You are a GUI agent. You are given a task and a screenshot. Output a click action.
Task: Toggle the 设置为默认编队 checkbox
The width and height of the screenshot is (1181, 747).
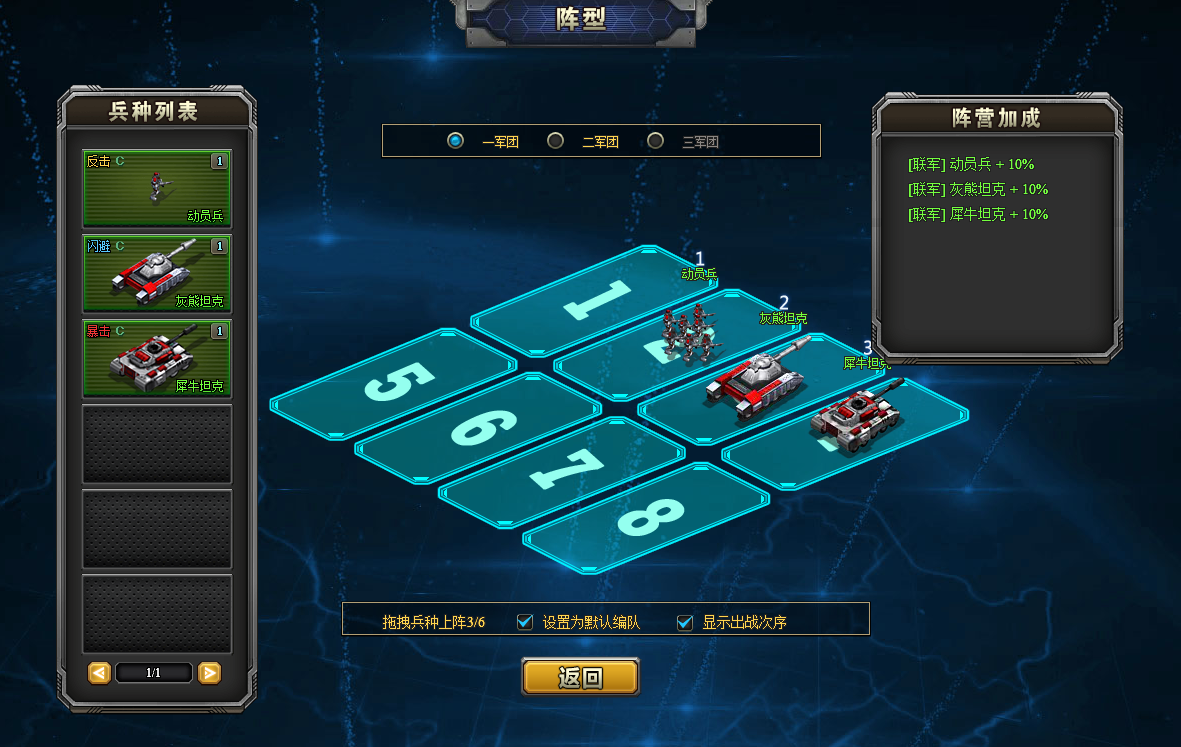pos(525,622)
